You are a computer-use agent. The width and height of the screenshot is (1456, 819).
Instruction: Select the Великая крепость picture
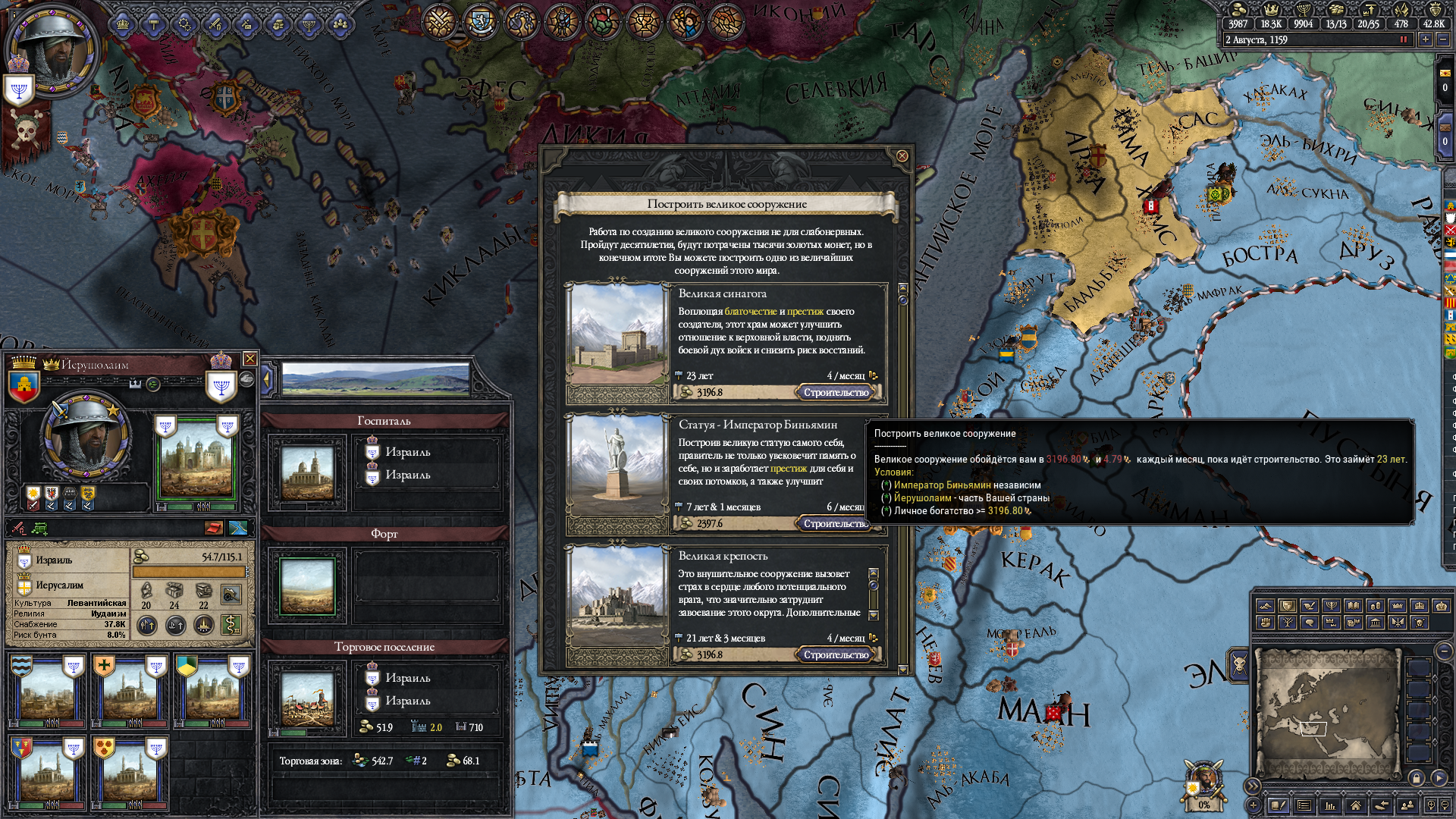(617, 597)
